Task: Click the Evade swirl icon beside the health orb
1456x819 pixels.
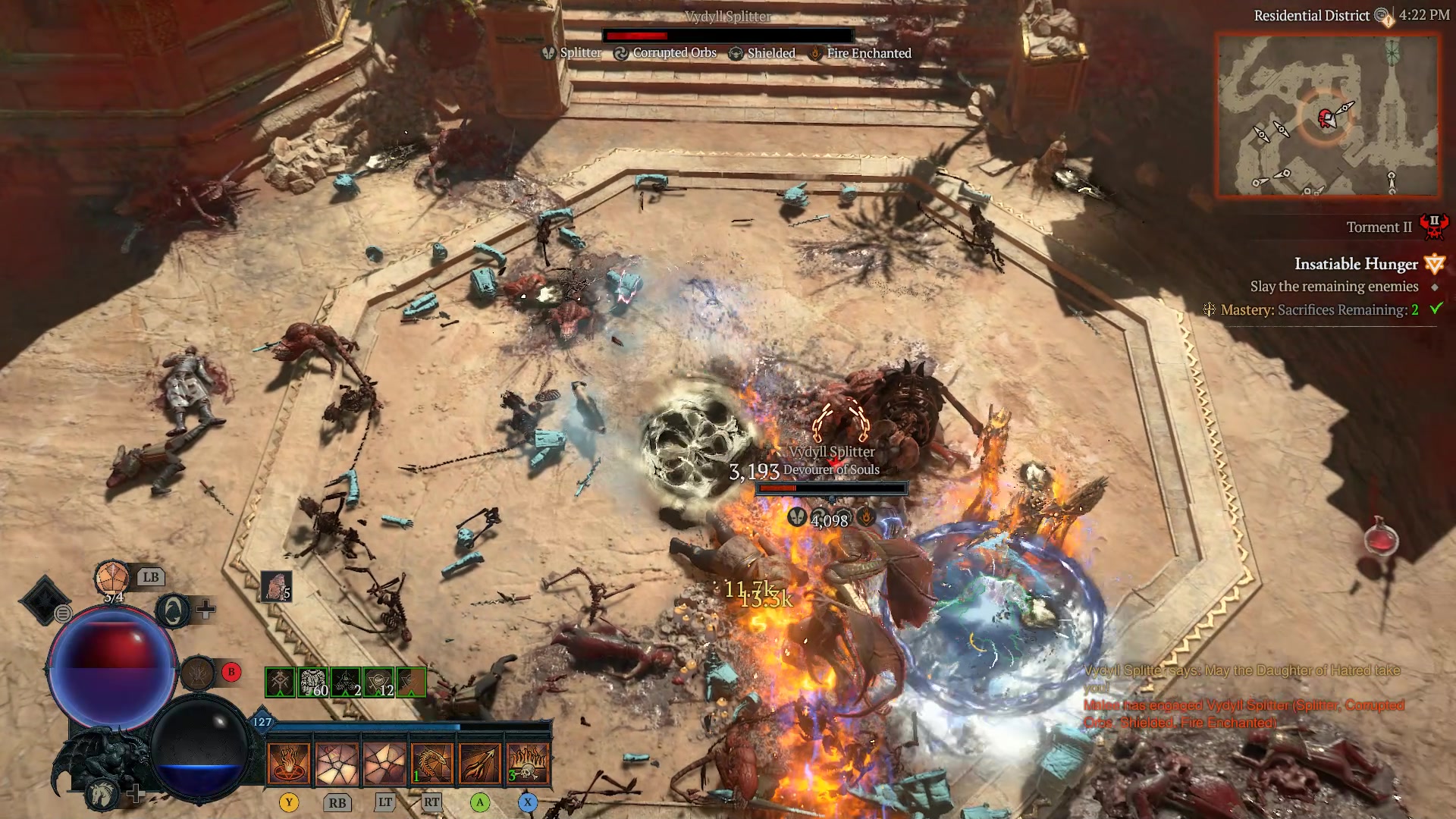Action: click(x=173, y=611)
